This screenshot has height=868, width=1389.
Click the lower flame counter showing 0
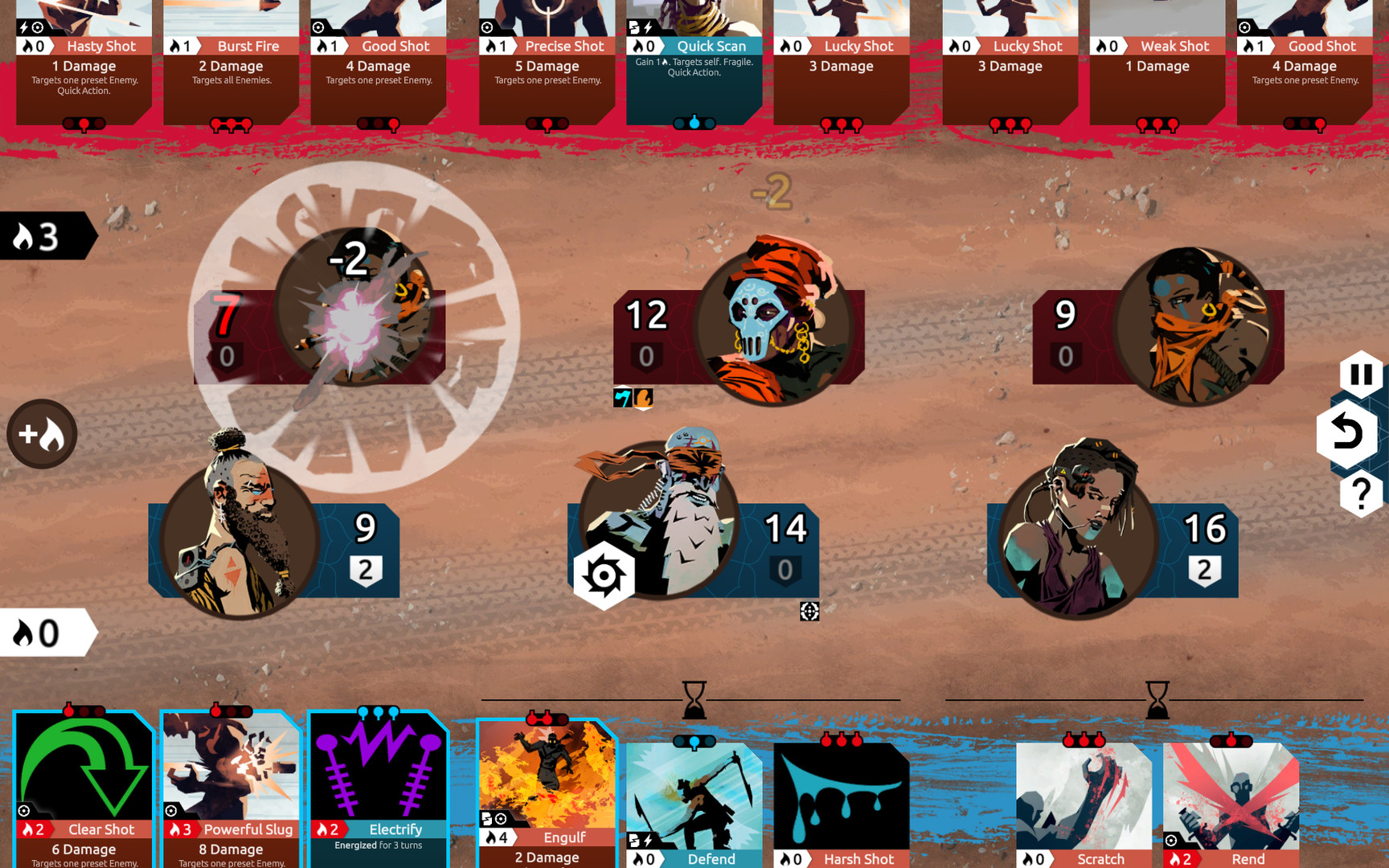click(36, 631)
